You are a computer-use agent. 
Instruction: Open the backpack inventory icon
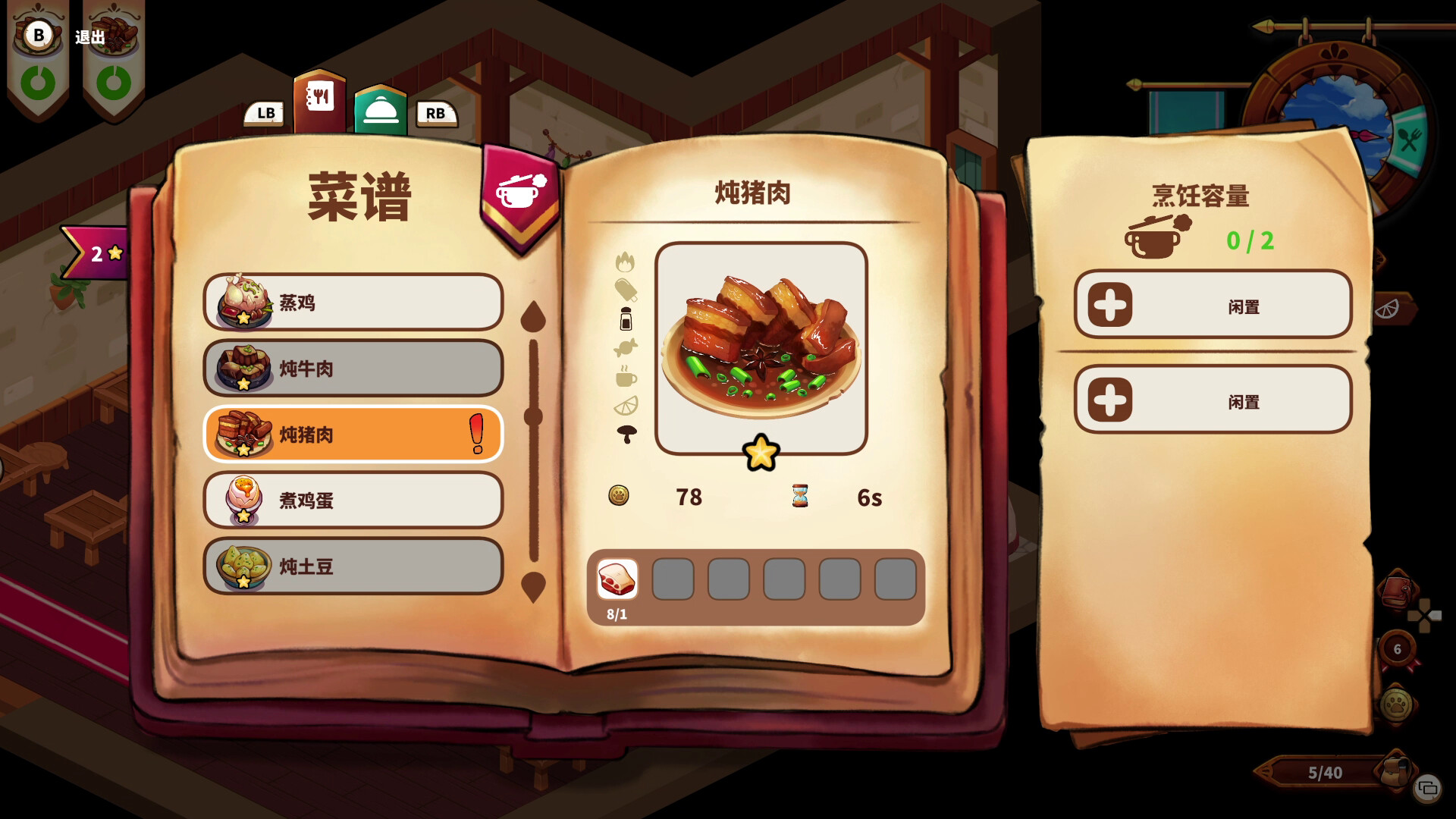(x=1395, y=771)
